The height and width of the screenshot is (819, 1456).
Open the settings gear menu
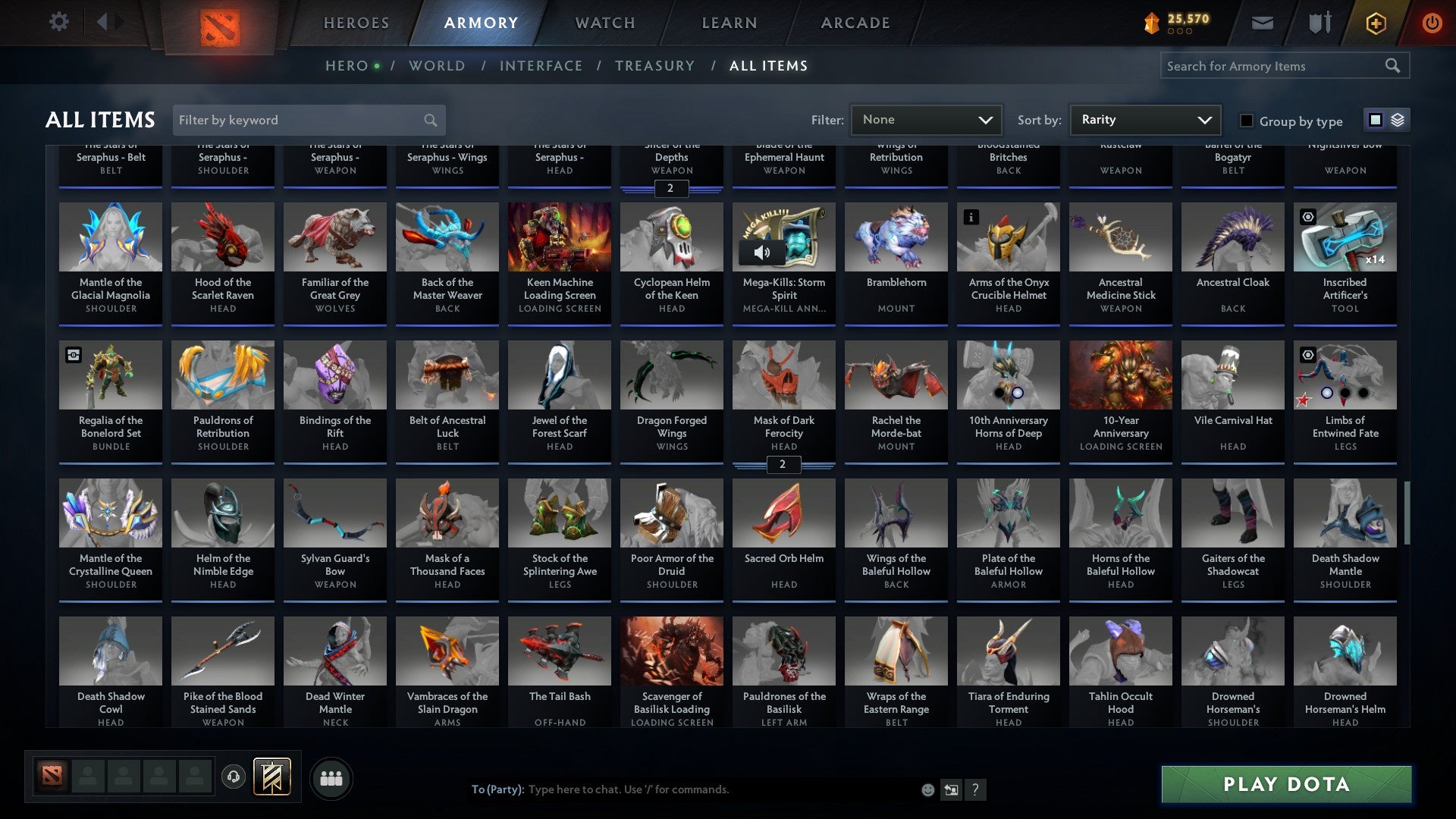click(58, 22)
